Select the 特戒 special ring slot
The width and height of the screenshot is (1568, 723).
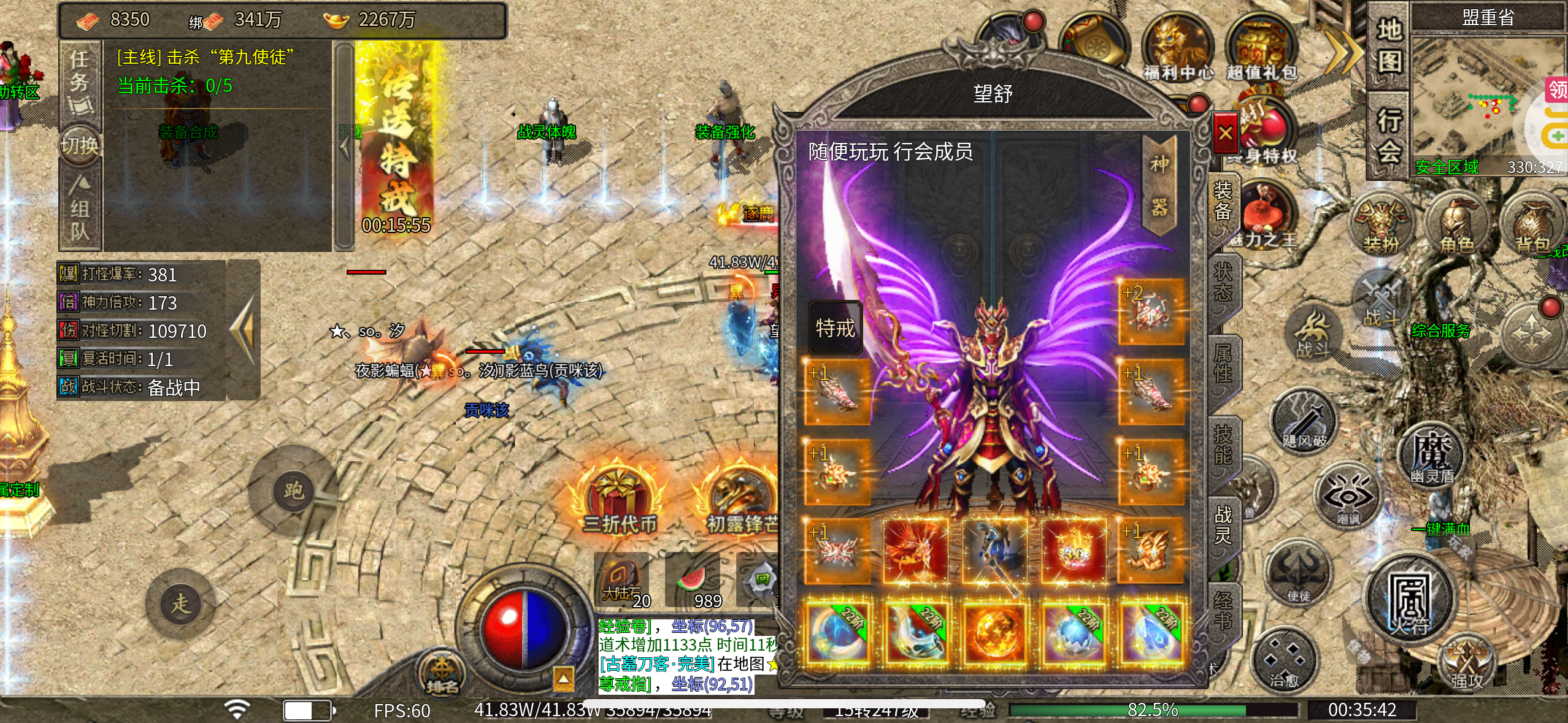point(835,328)
